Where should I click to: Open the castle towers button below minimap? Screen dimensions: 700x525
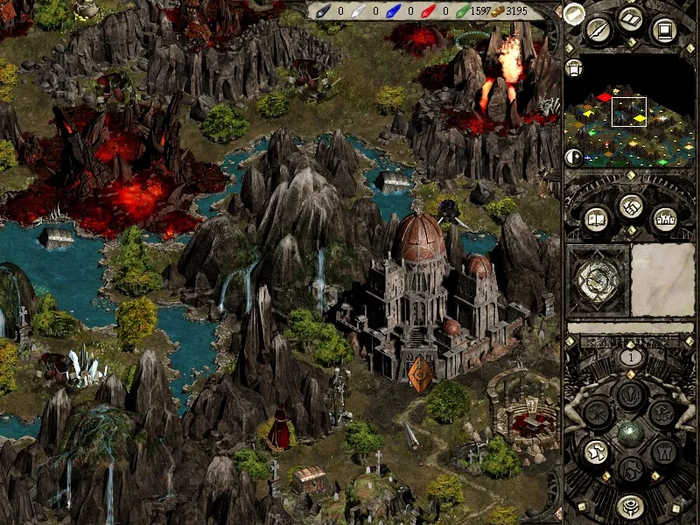click(663, 217)
